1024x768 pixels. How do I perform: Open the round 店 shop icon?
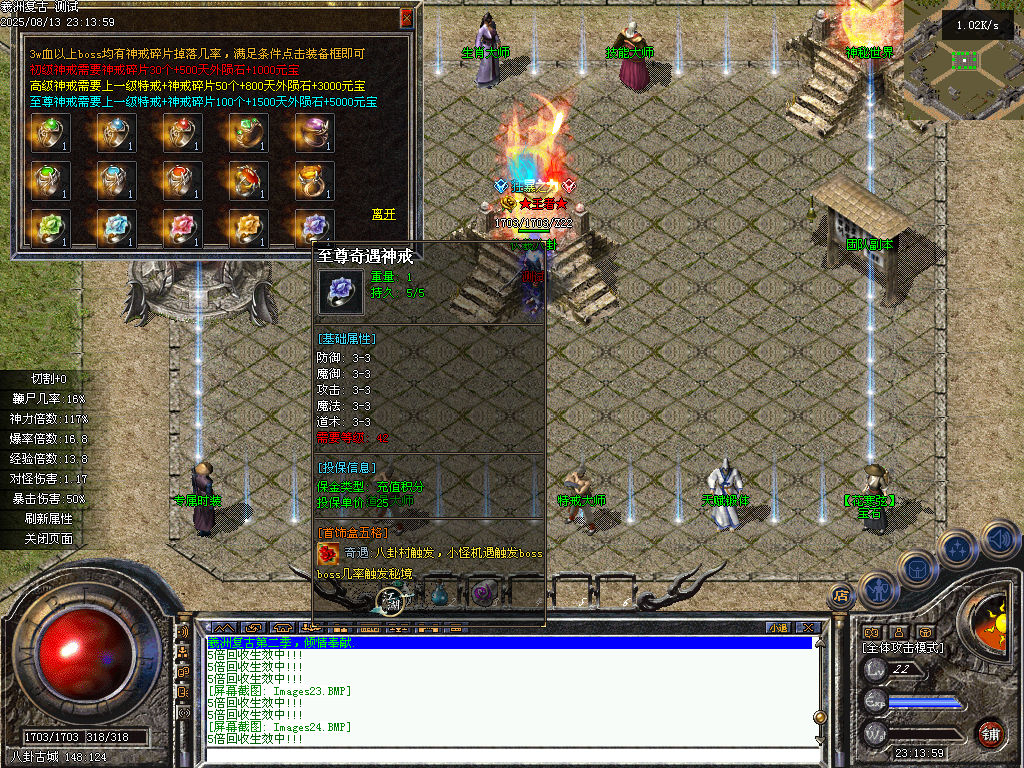[x=840, y=596]
